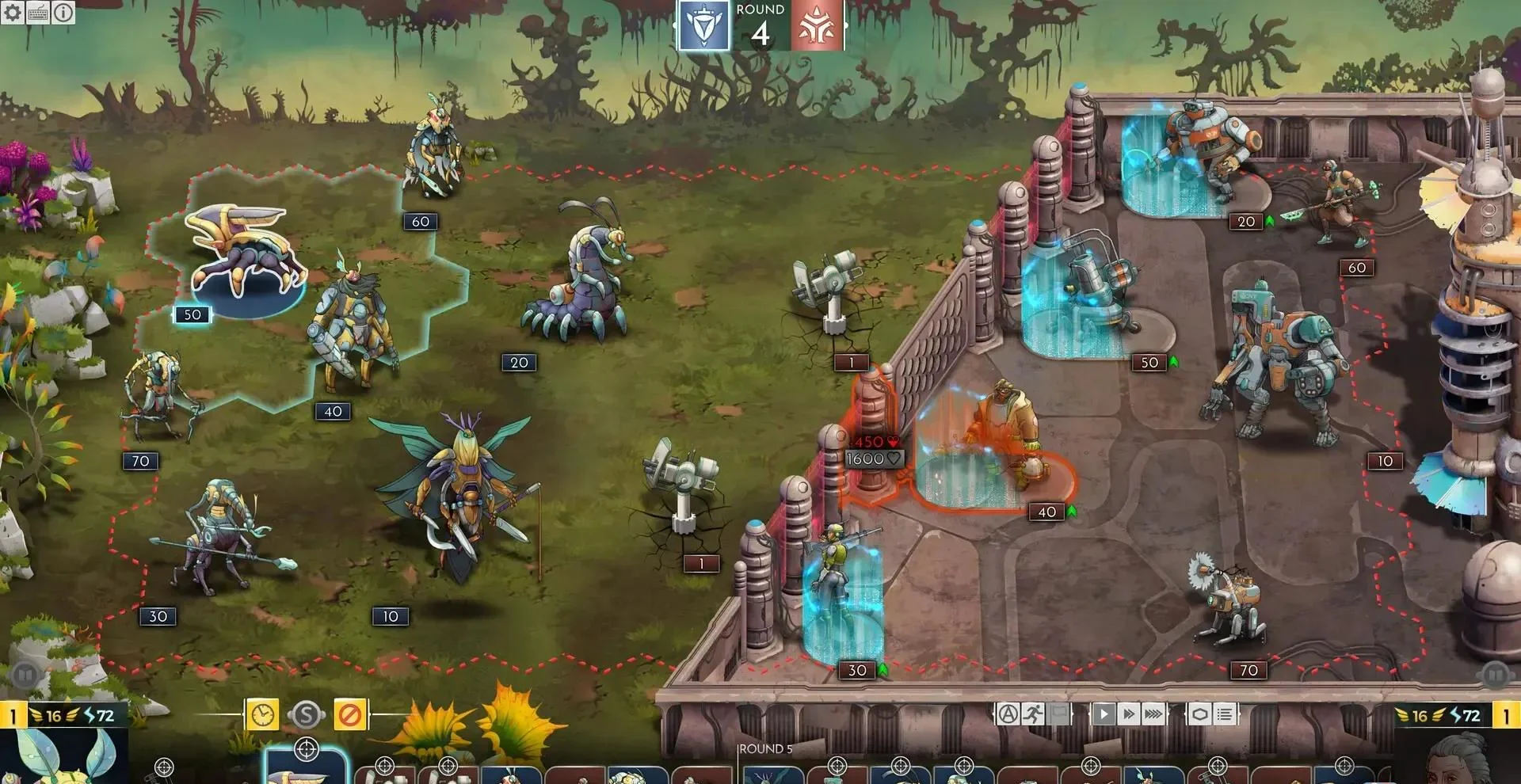Open the info panel

[63, 12]
